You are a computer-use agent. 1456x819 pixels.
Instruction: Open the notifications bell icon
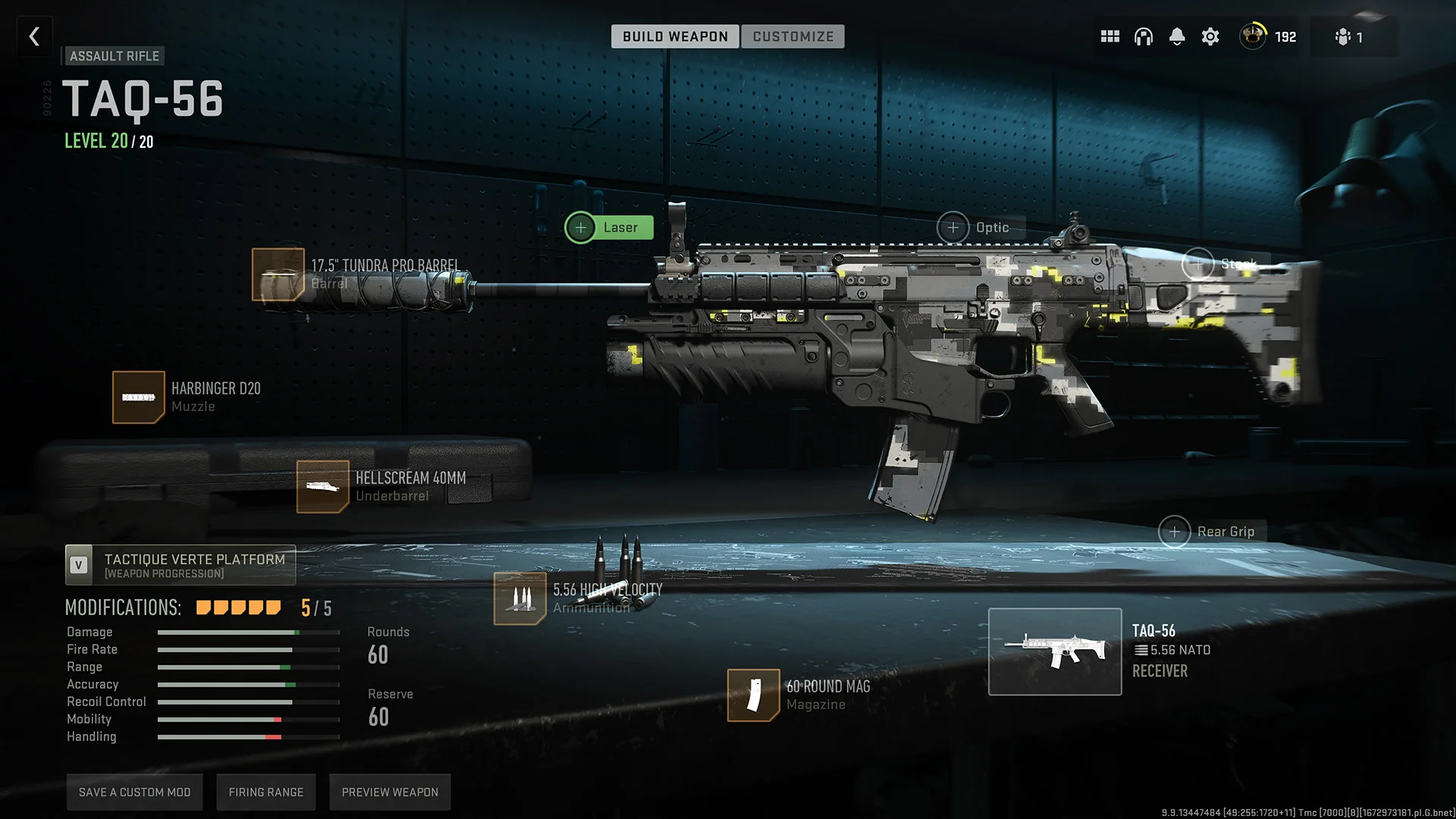1176,36
